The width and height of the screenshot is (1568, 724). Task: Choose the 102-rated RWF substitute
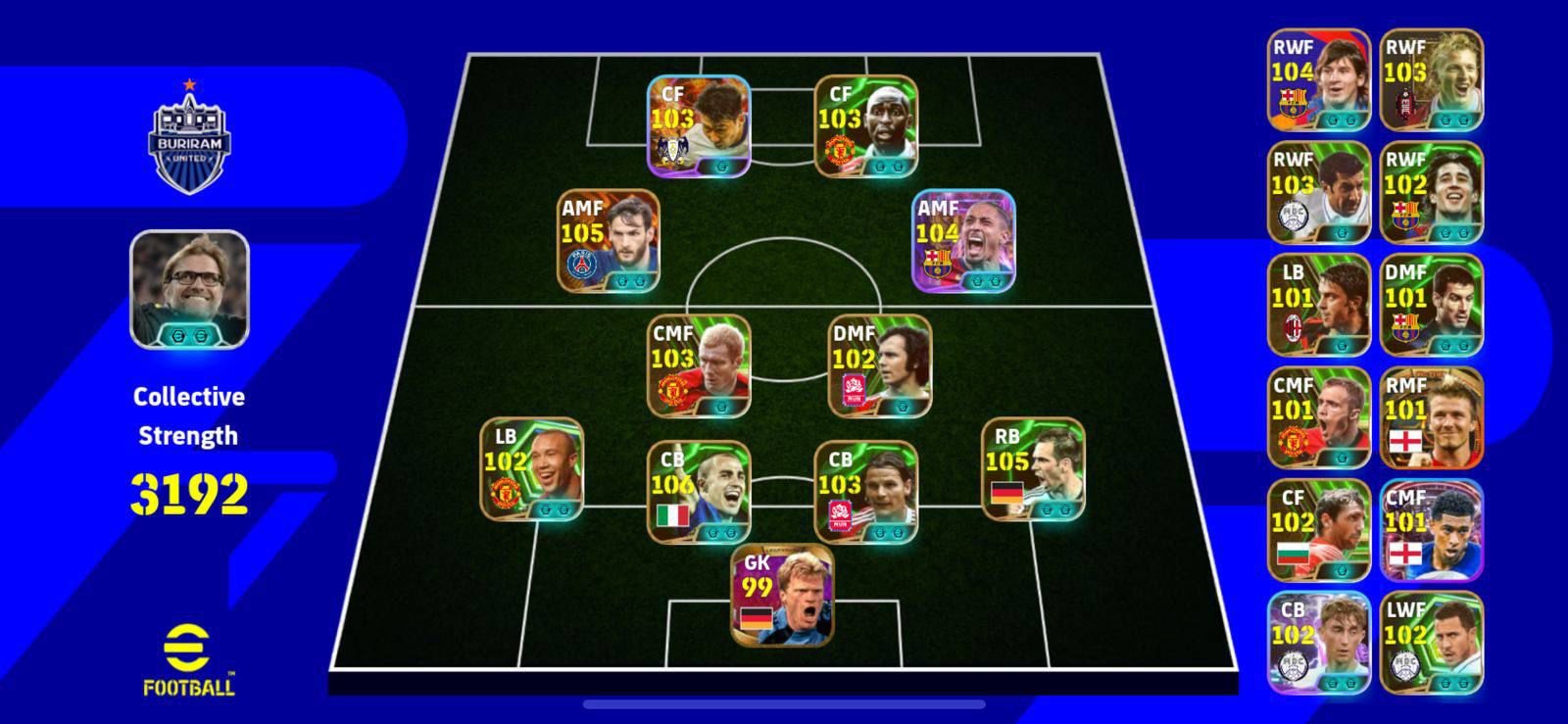1431,192
